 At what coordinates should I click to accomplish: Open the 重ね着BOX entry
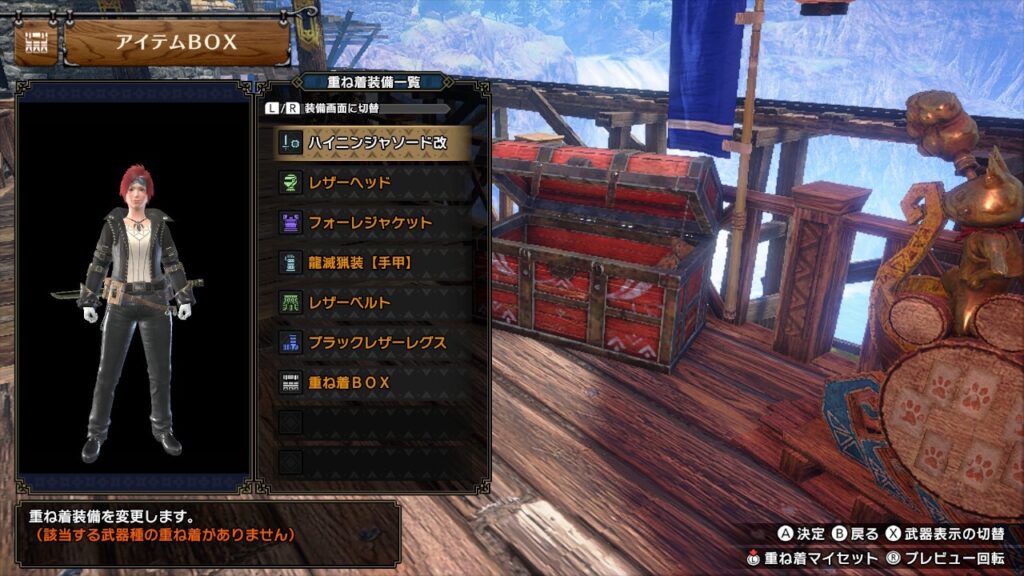click(373, 382)
